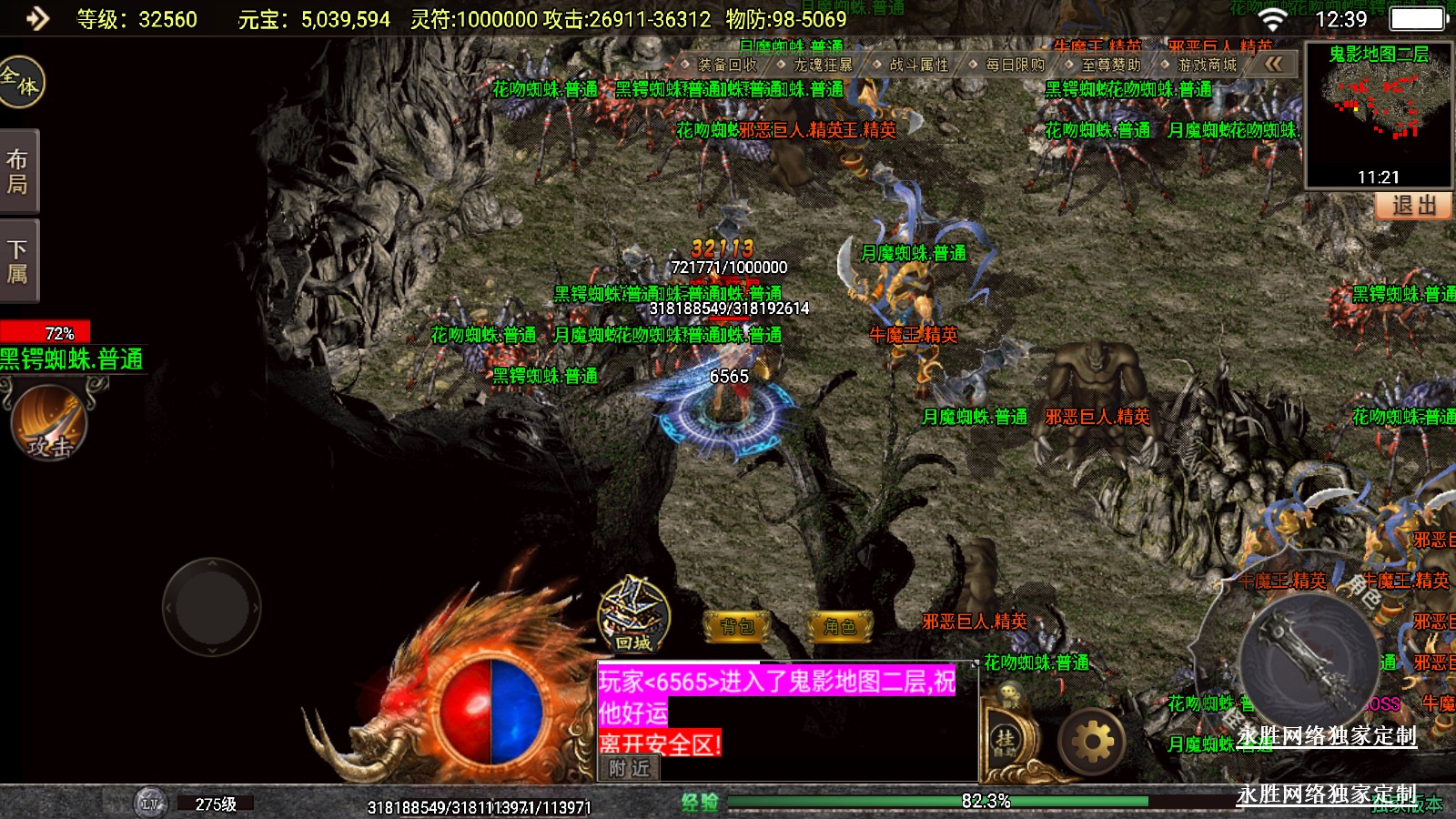
Task: Open the 战斗属性 combat stats menu
Action: coord(918,65)
